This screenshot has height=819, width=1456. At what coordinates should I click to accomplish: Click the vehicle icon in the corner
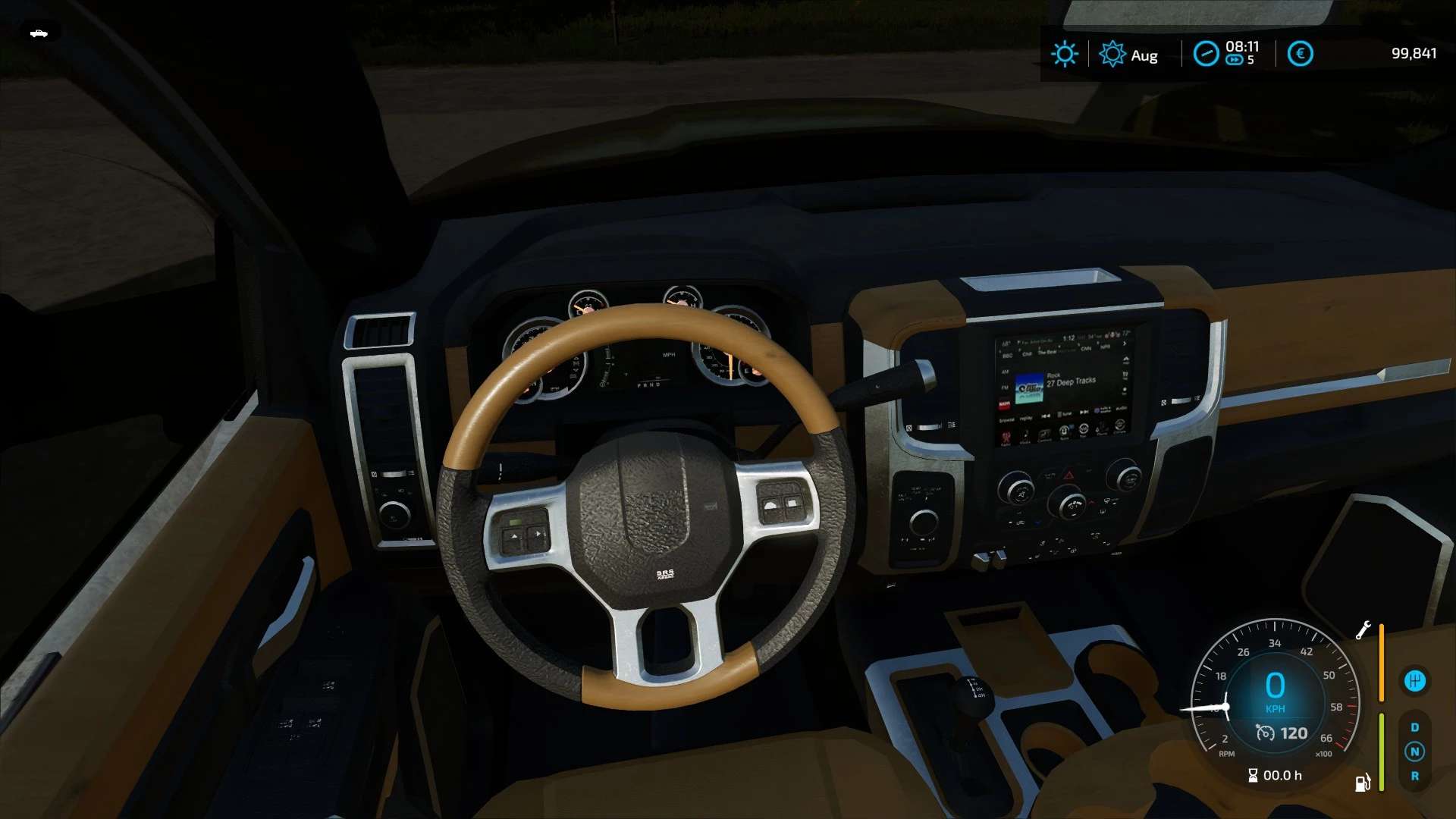tap(39, 33)
